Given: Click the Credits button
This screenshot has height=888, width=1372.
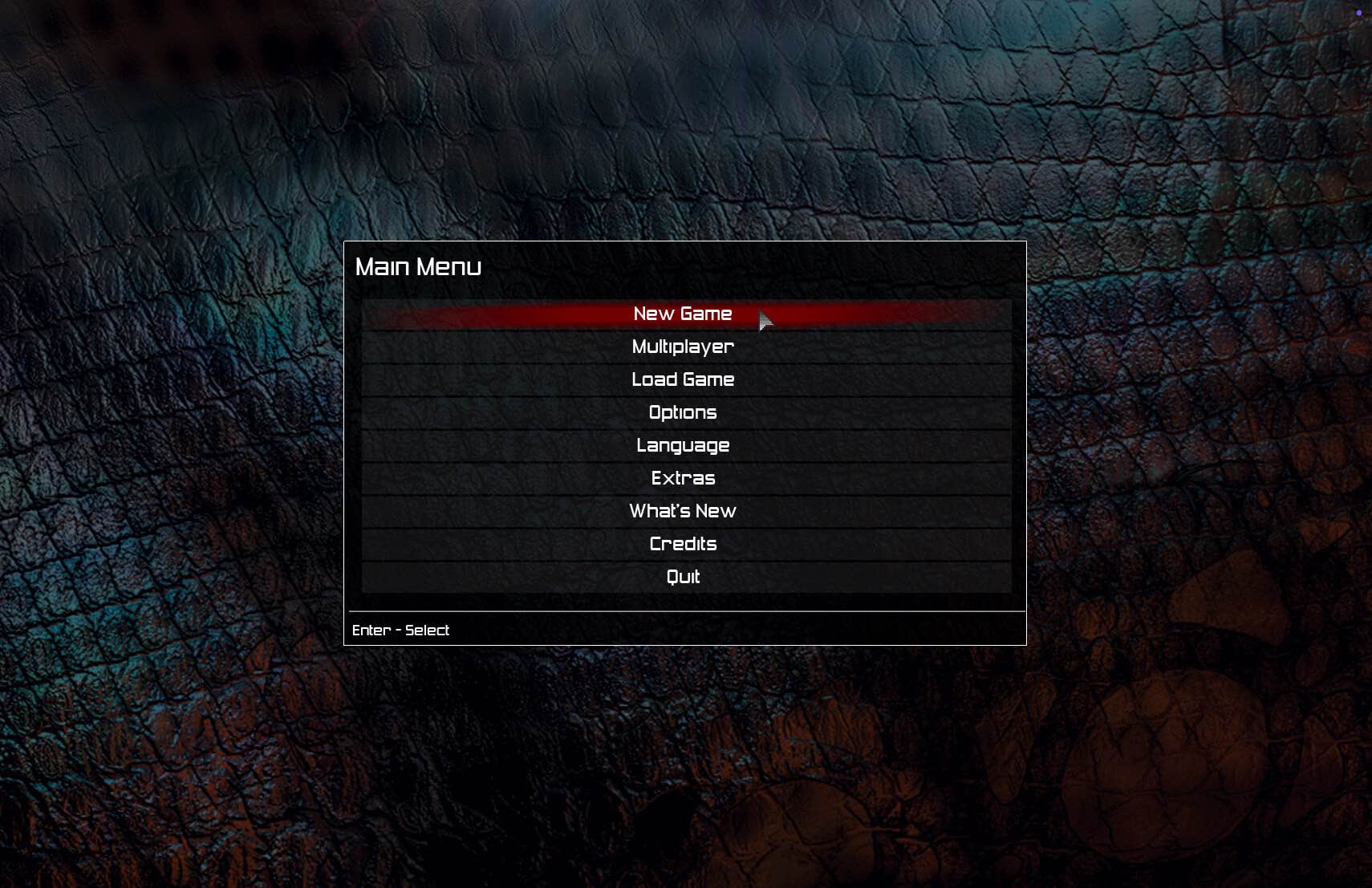Looking at the screenshot, I should 683,544.
